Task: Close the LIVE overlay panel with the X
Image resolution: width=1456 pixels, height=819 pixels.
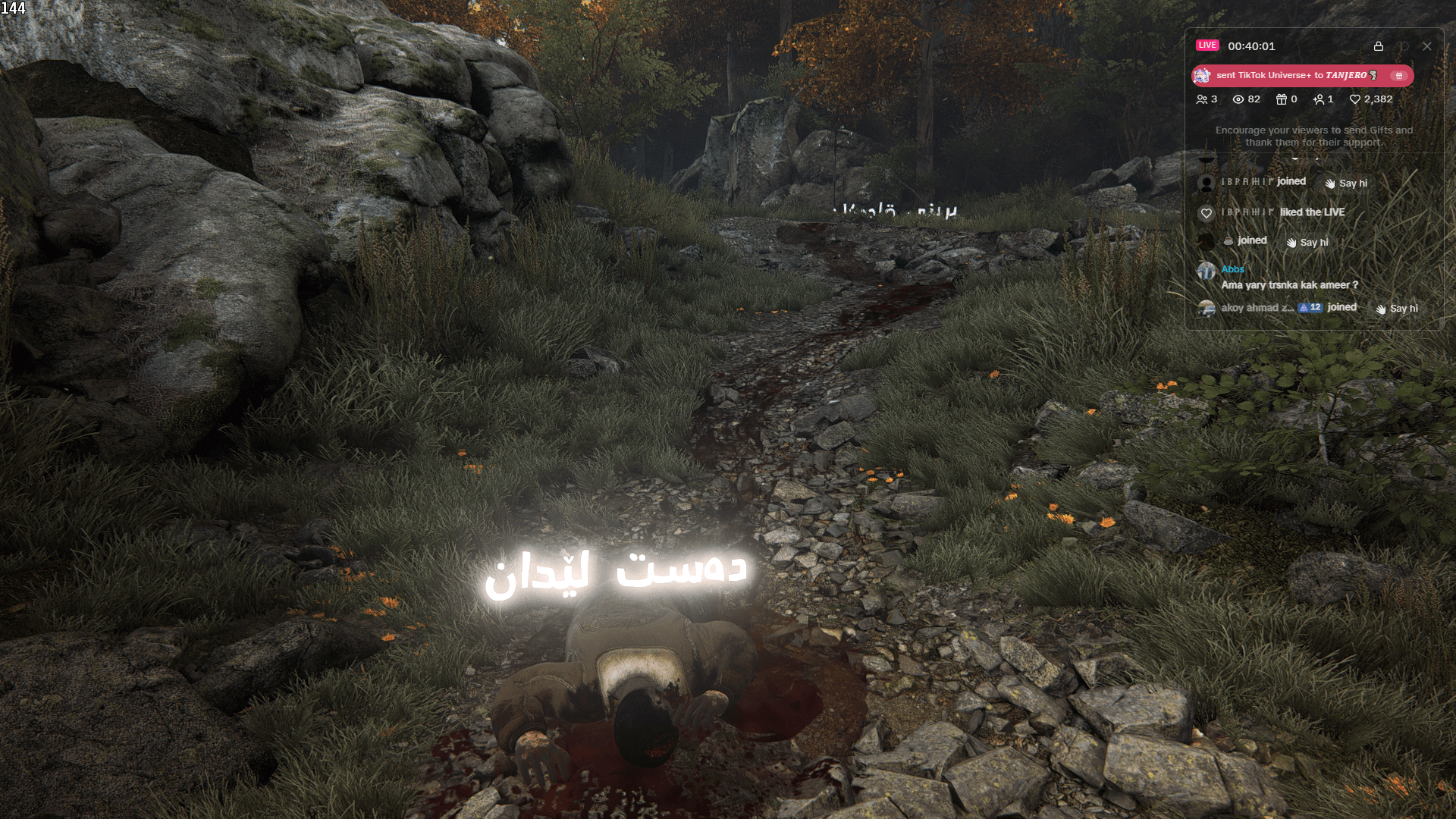Action: (x=1426, y=46)
